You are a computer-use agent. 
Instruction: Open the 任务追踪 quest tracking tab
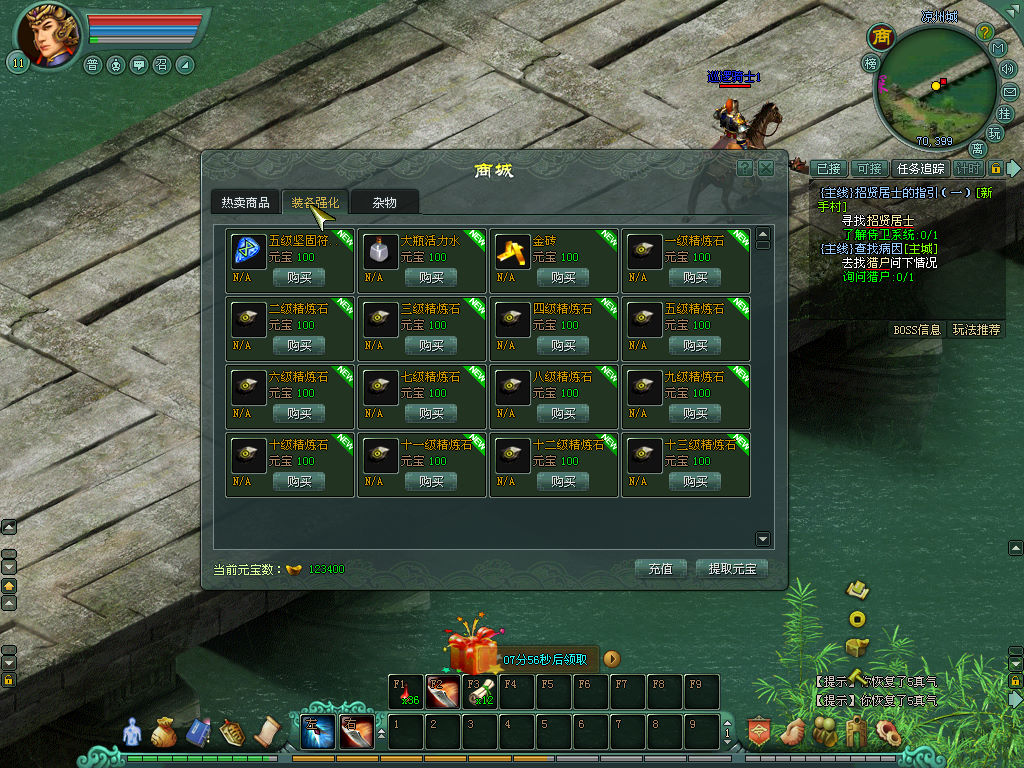(920, 169)
